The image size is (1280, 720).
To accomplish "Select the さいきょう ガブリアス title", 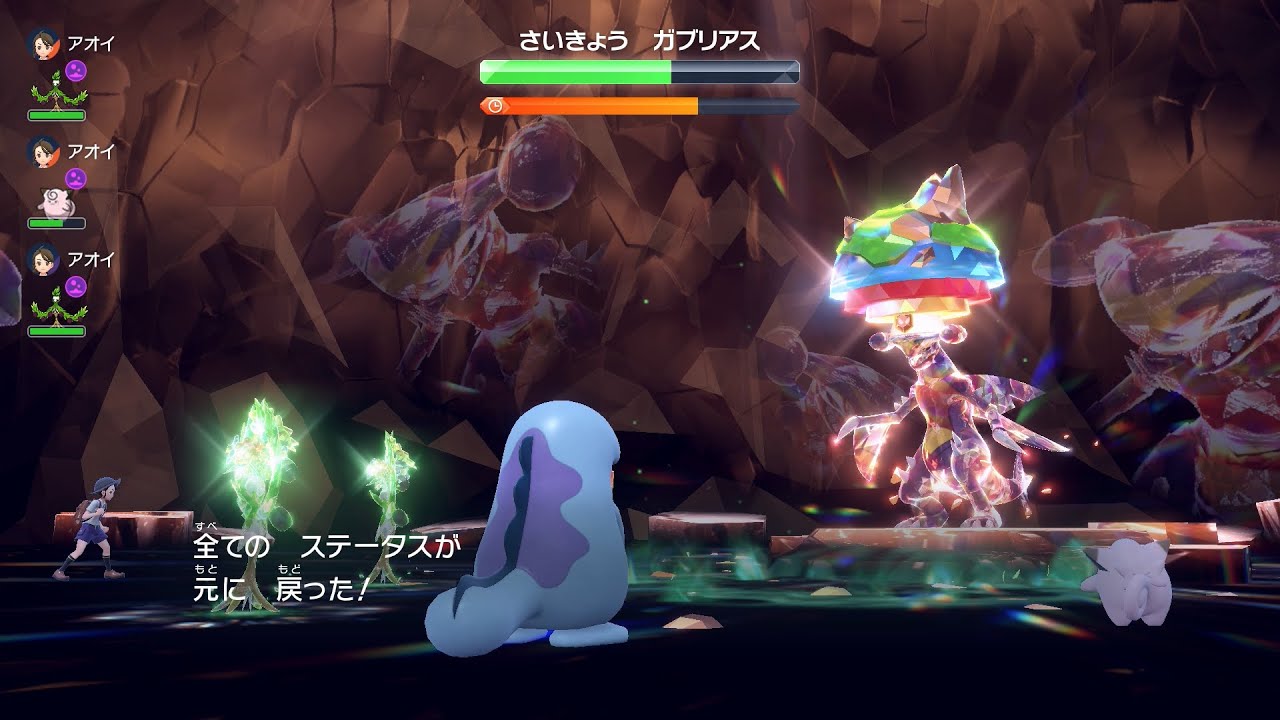I will pos(640,38).
